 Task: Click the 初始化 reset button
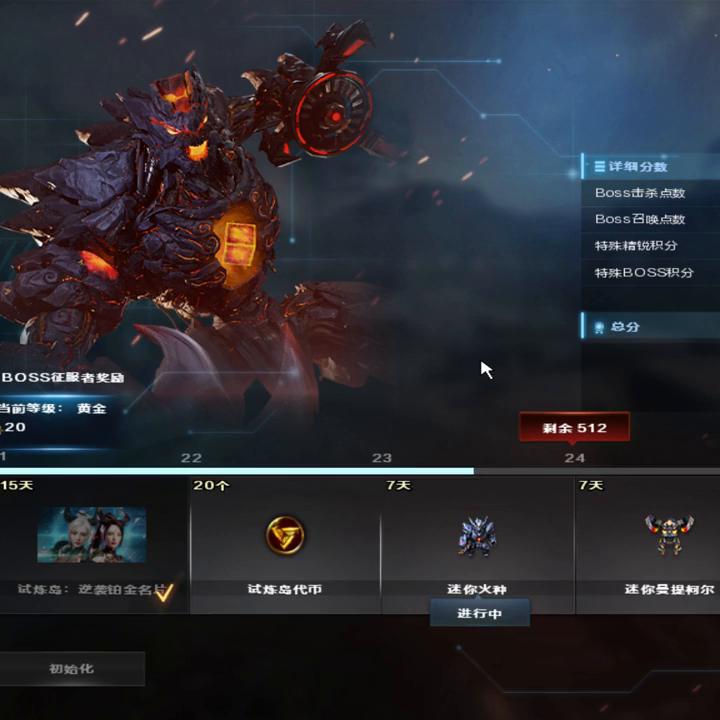click(x=71, y=669)
